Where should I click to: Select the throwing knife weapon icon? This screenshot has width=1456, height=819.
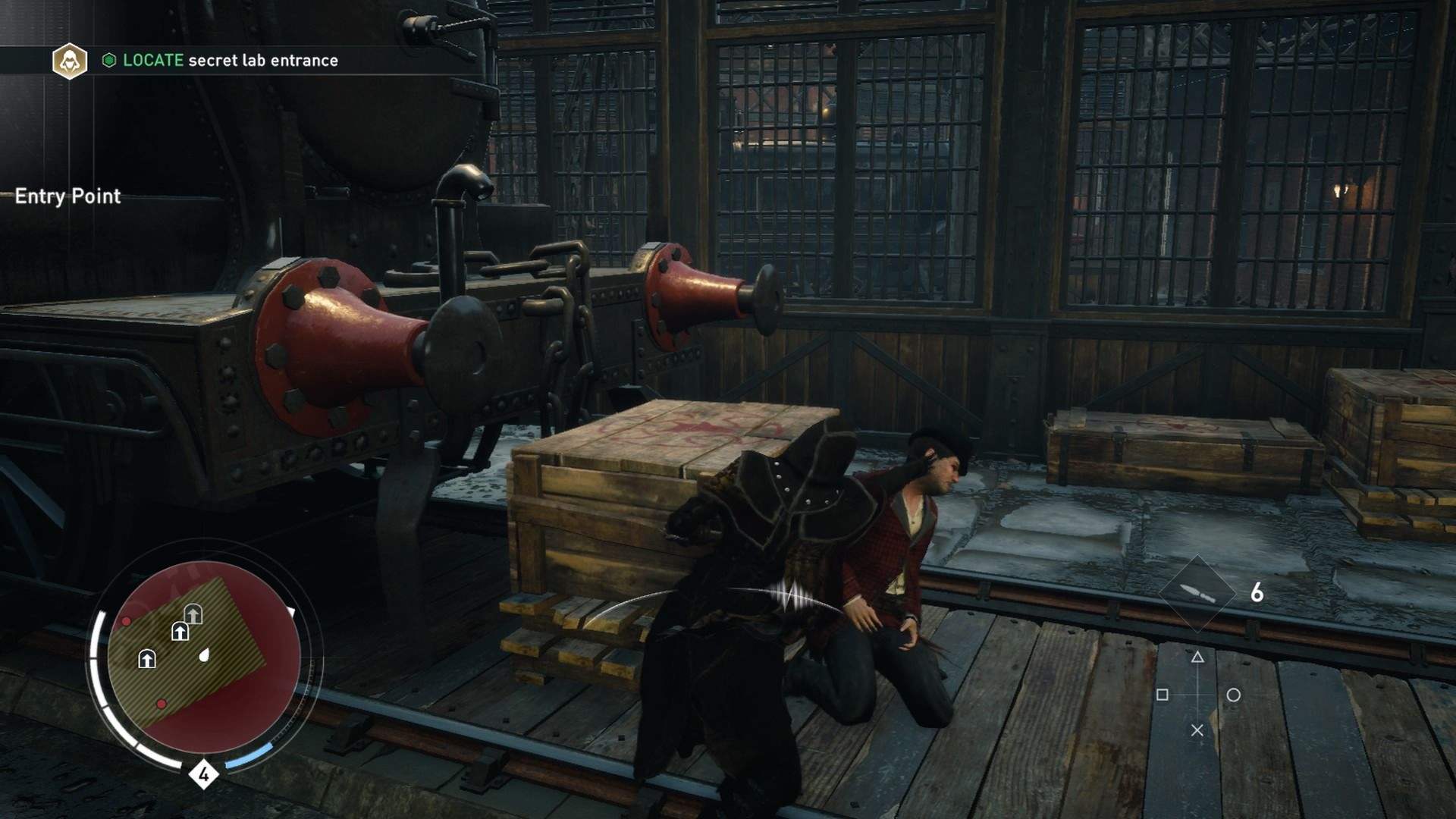pyautogui.click(x=1197, y=593)
